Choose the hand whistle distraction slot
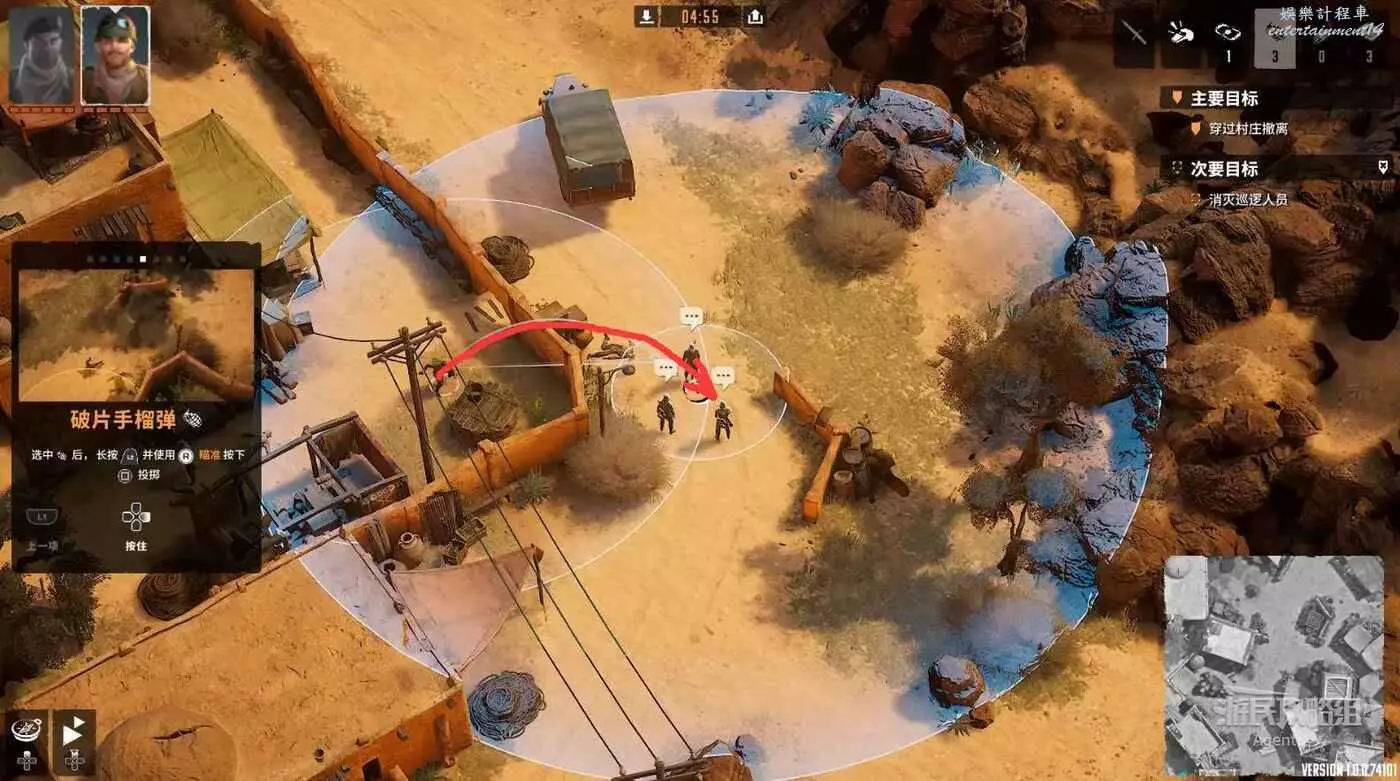This screenshot has height=781, width=1400. coord(1182,32)
